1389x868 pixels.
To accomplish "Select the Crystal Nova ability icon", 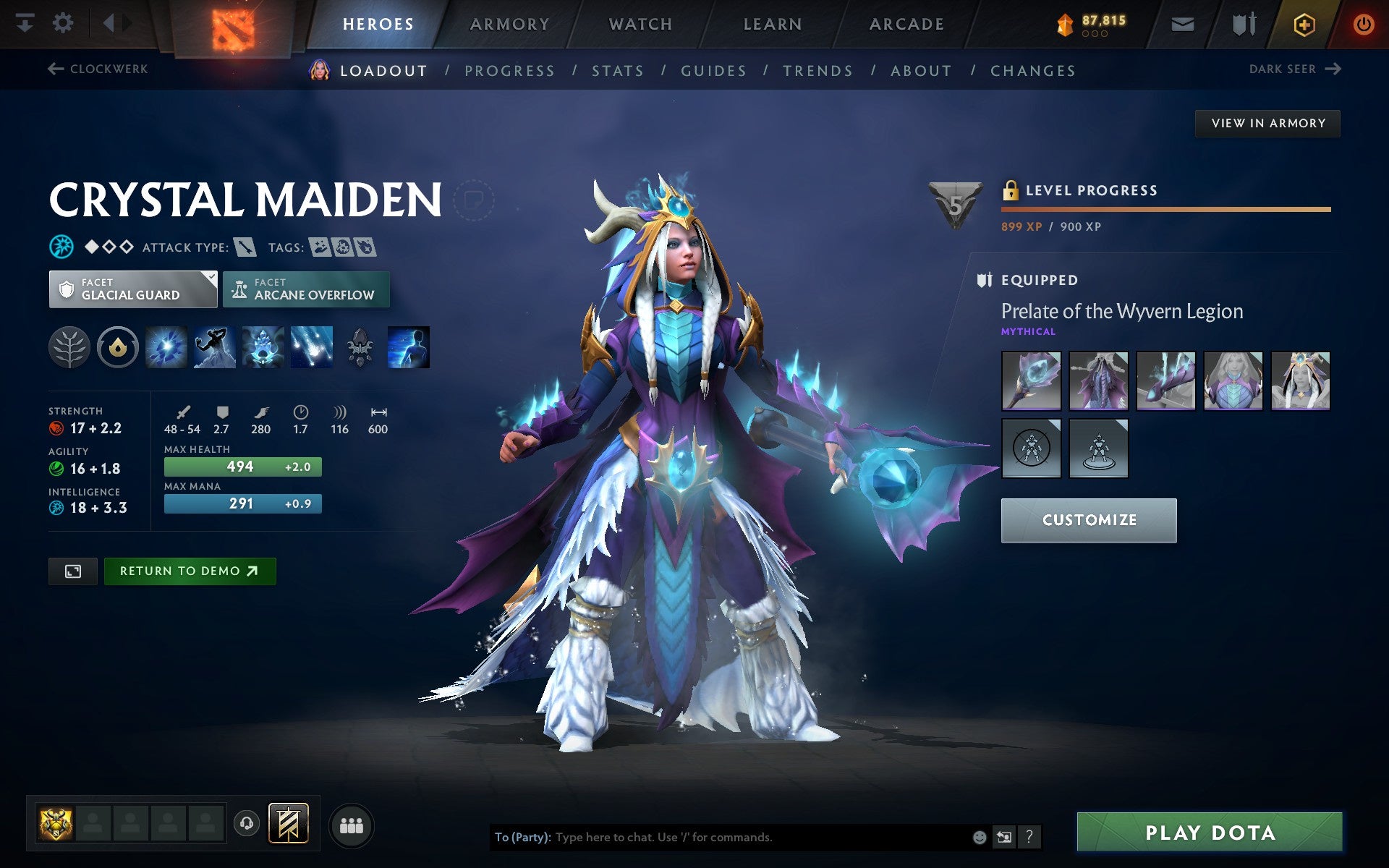I will 167,346.
